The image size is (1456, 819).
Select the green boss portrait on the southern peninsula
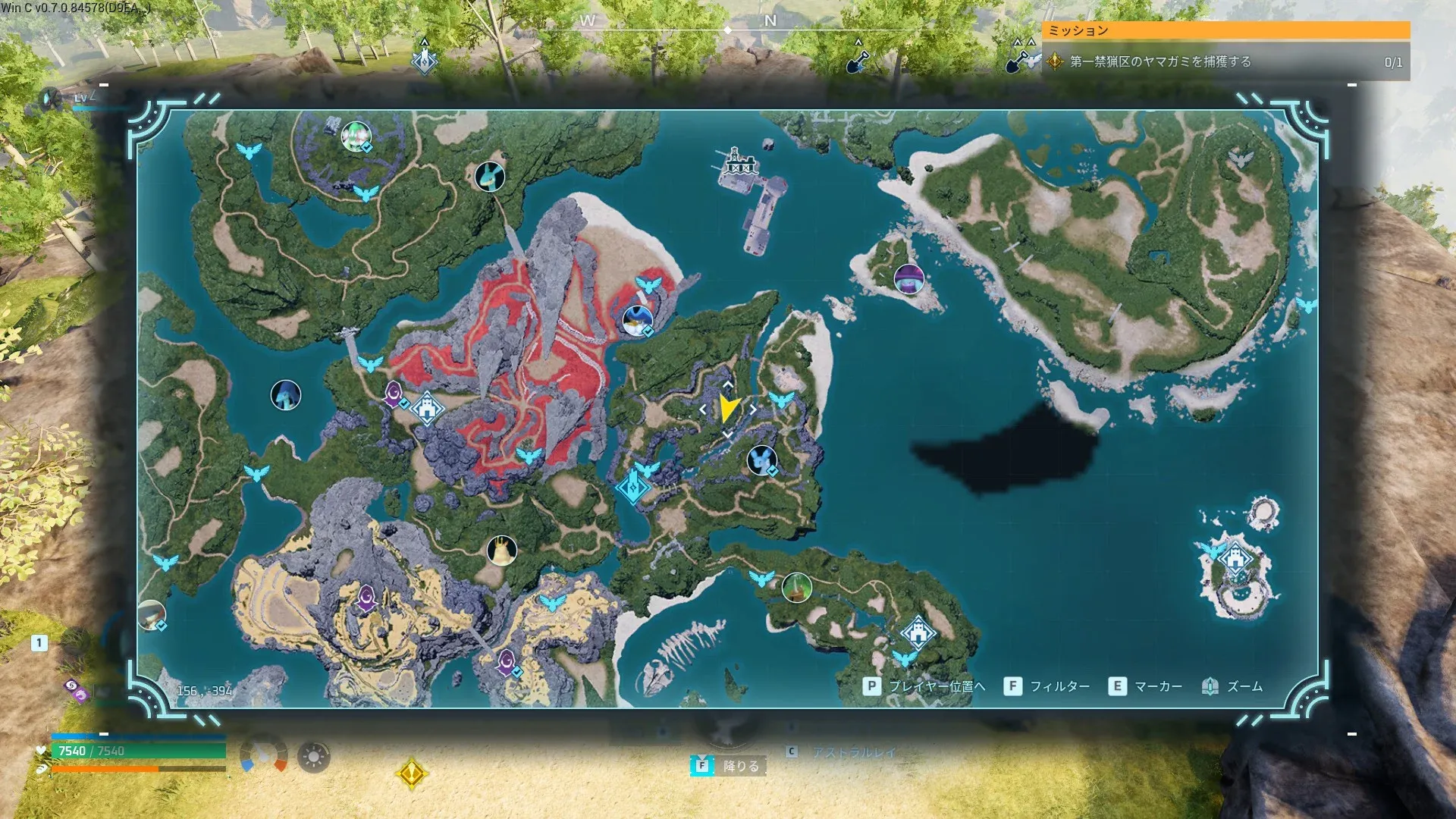pyautogui.click(x=796, y=587)
